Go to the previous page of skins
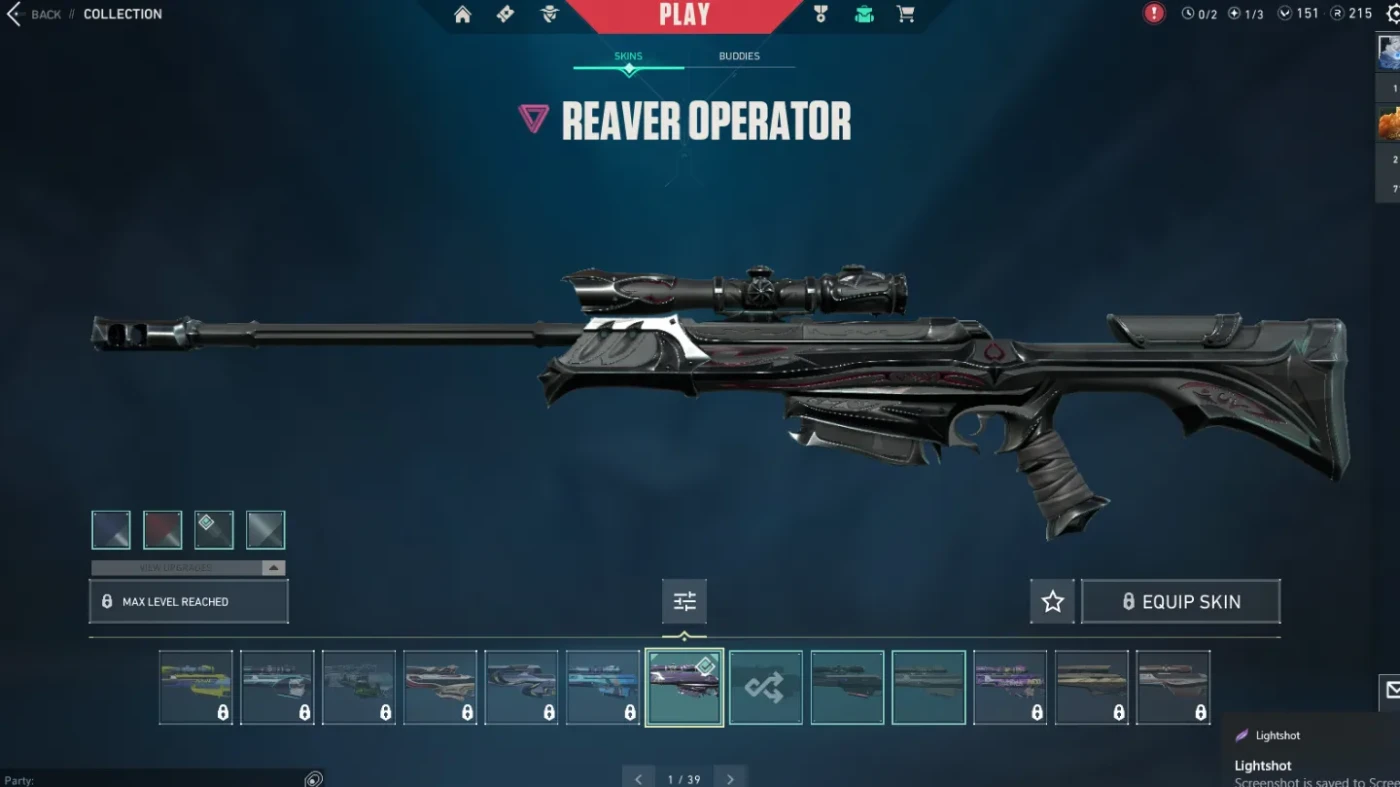The image size is (1400, 787). (x=638, y=779)
